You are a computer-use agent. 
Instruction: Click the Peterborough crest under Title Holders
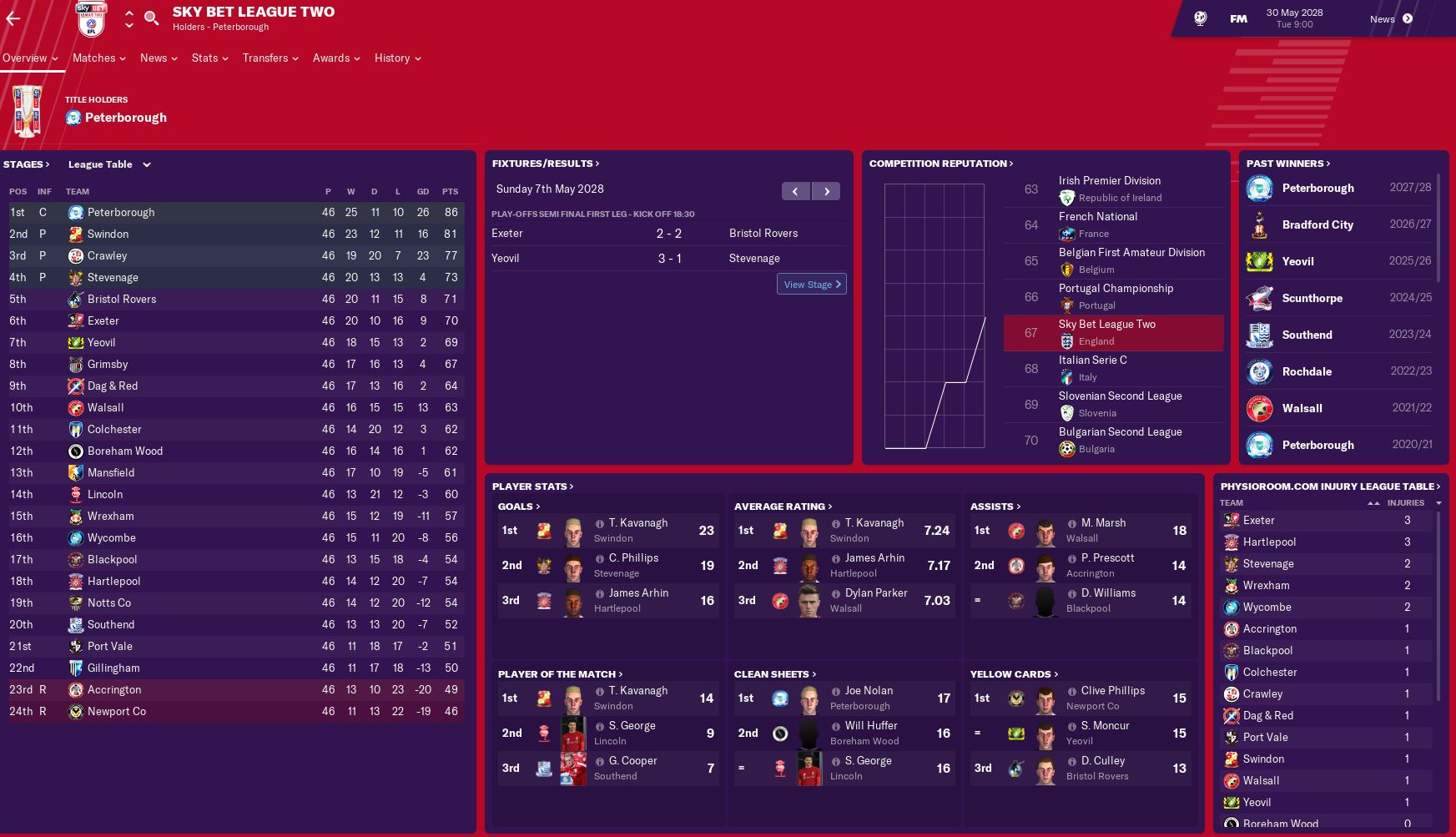(x=73, y=117)
